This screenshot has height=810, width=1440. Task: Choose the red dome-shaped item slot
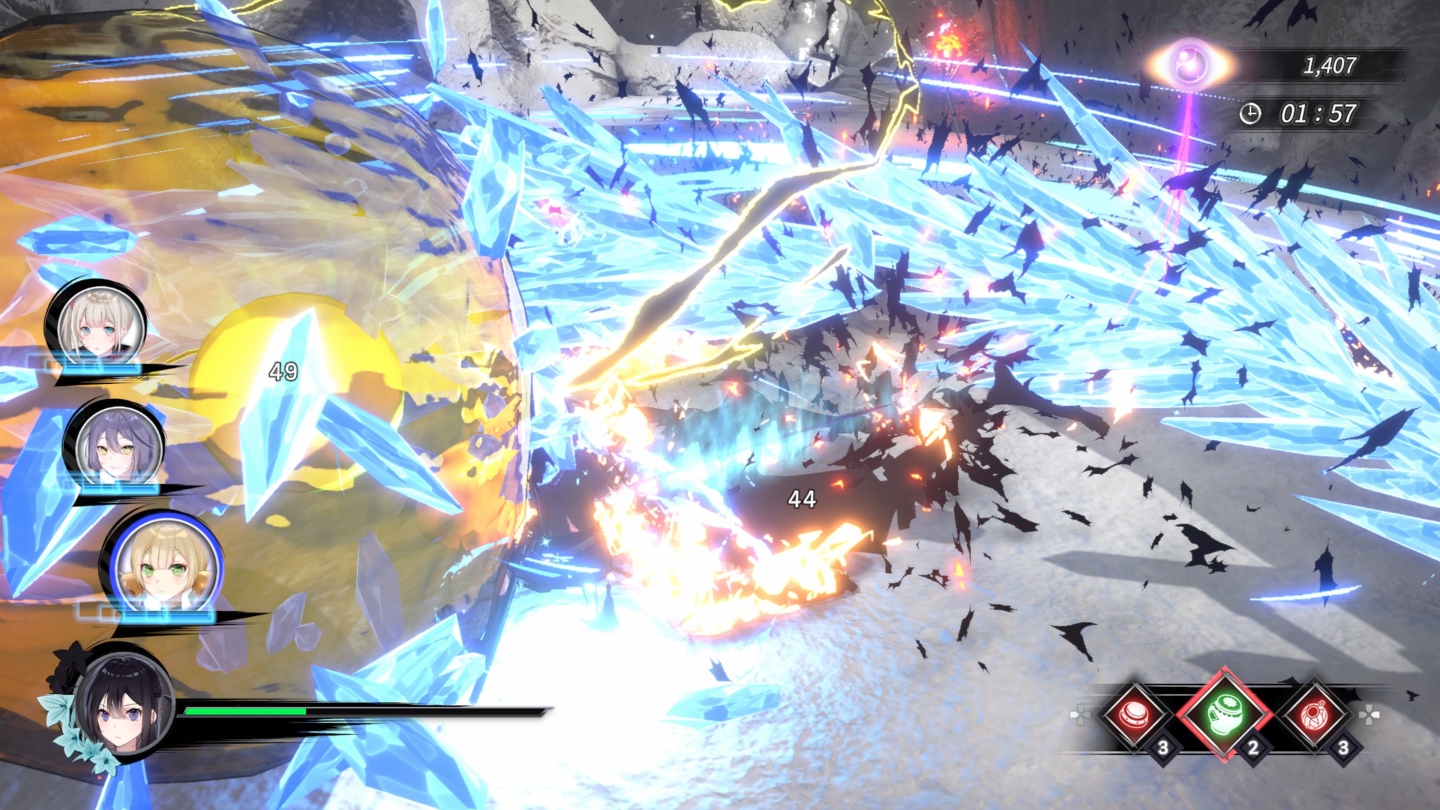click(x=1134, y=716)
